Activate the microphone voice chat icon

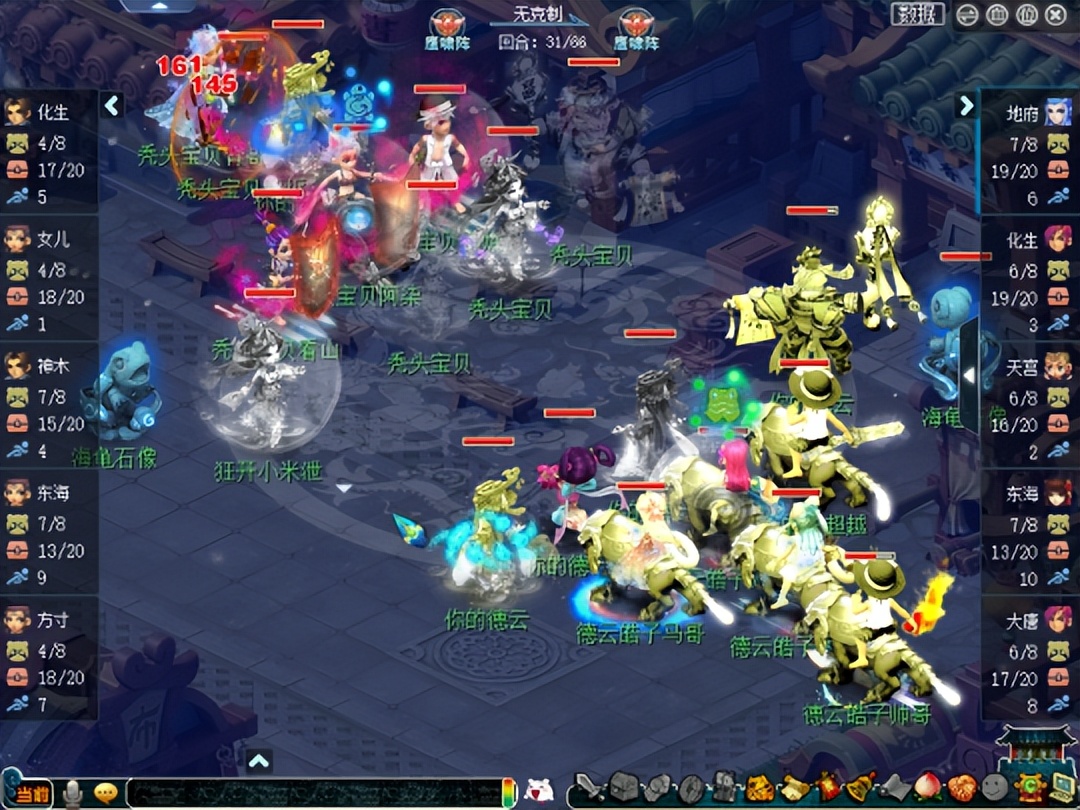click(x=72, y=793)
